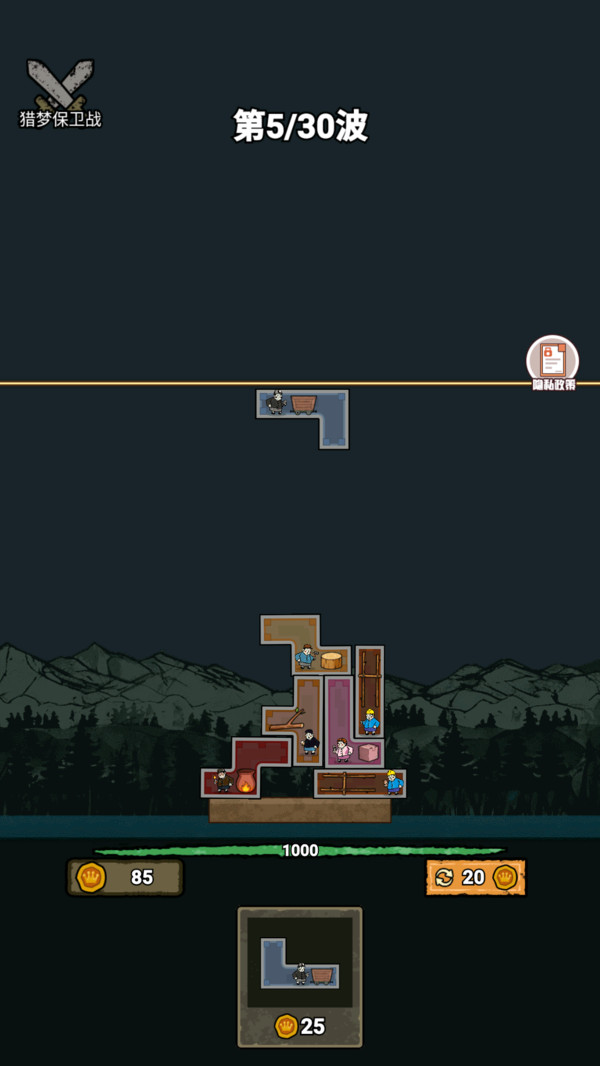The image size is (600, 1066).
Task: Buy the L-shaped minecart block for 25
Action: click(x=300, y=976)
